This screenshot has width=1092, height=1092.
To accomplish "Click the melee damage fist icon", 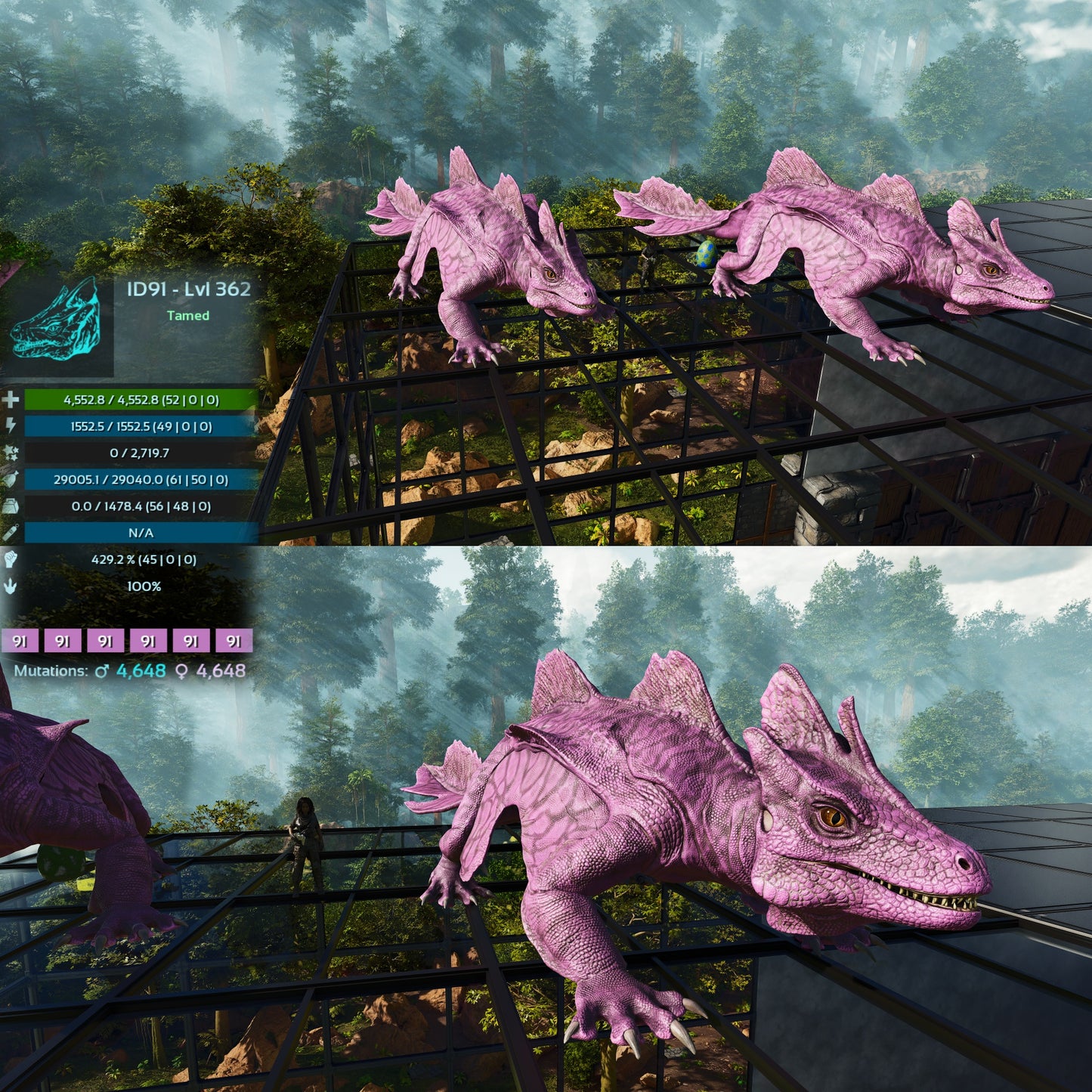I will pos(11,559).
